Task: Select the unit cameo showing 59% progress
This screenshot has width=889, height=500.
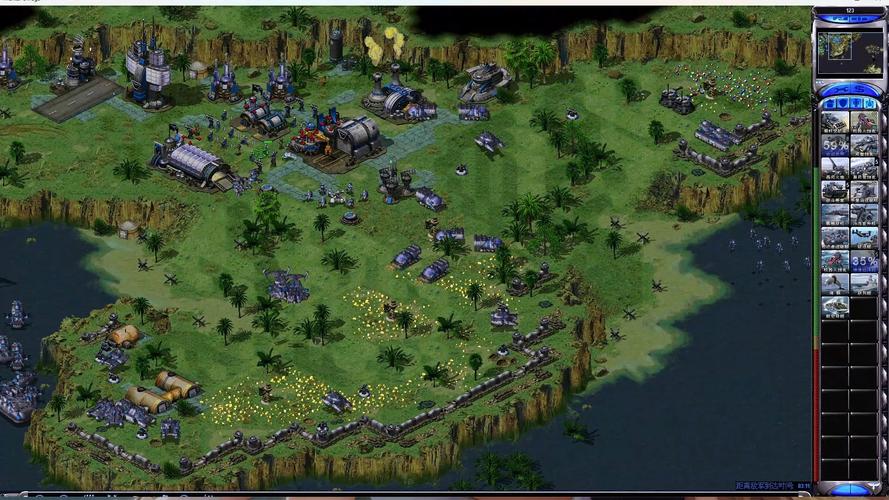Action: coord(835,145)
